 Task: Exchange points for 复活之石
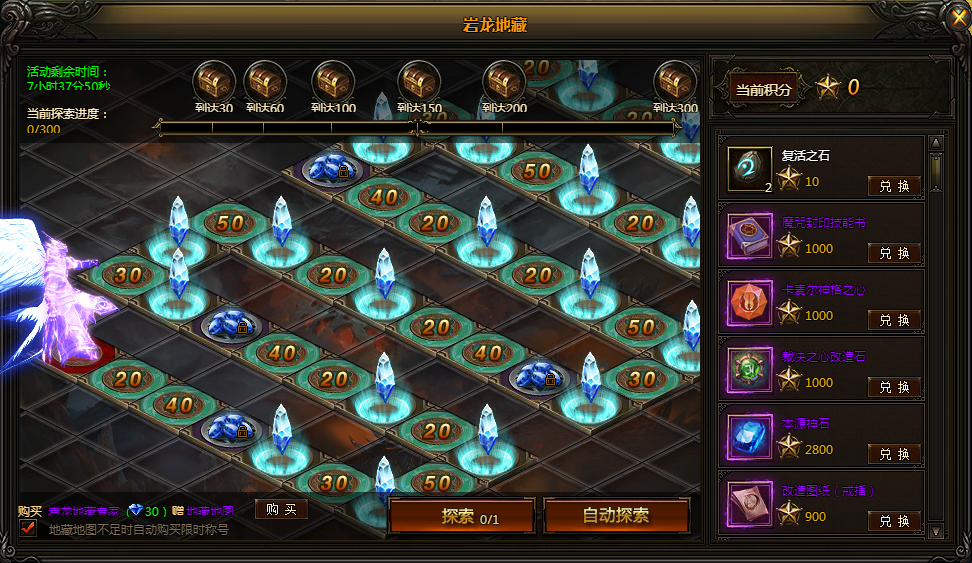[x=894, y=186]
